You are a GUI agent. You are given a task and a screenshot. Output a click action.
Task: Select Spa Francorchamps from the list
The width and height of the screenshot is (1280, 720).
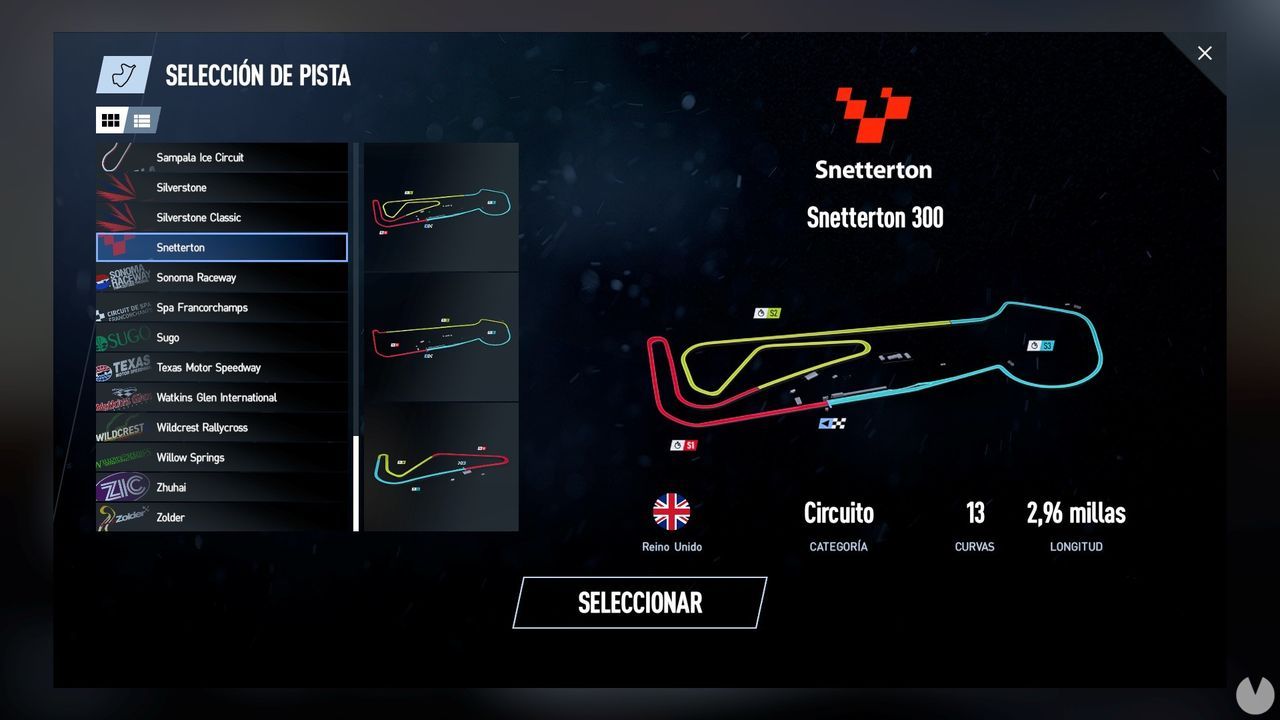(x=222, y=307)
